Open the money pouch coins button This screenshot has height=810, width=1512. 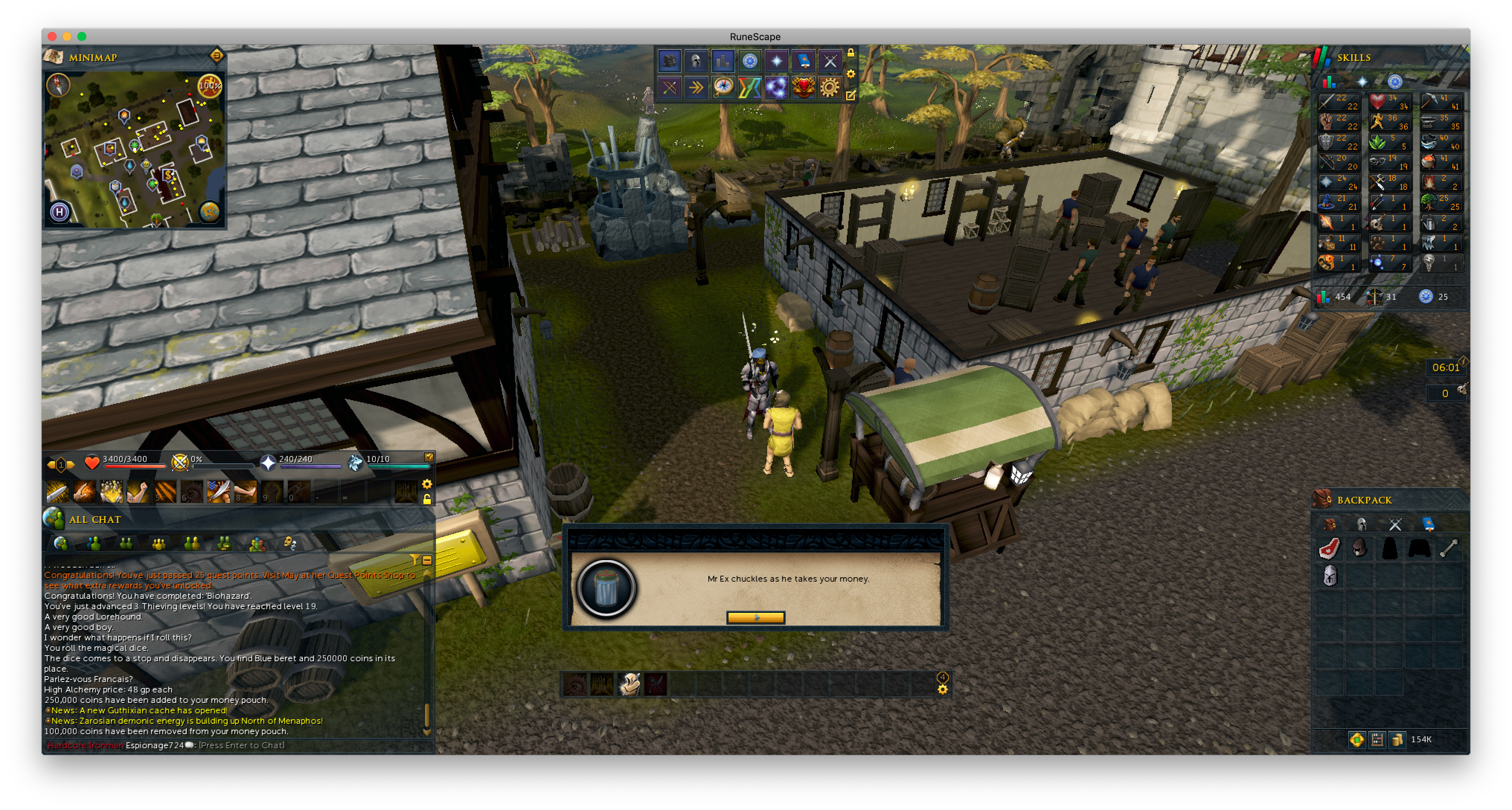coord(1397,740)
